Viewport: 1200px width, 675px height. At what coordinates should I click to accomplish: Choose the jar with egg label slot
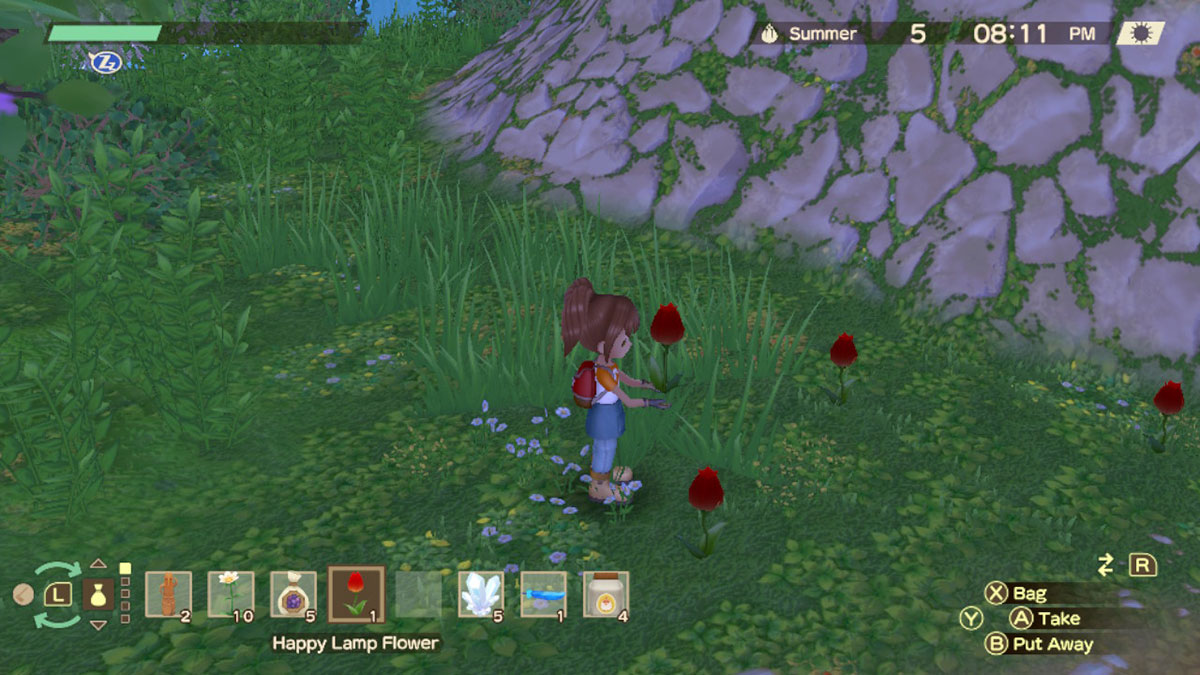[x=606, y=594]
